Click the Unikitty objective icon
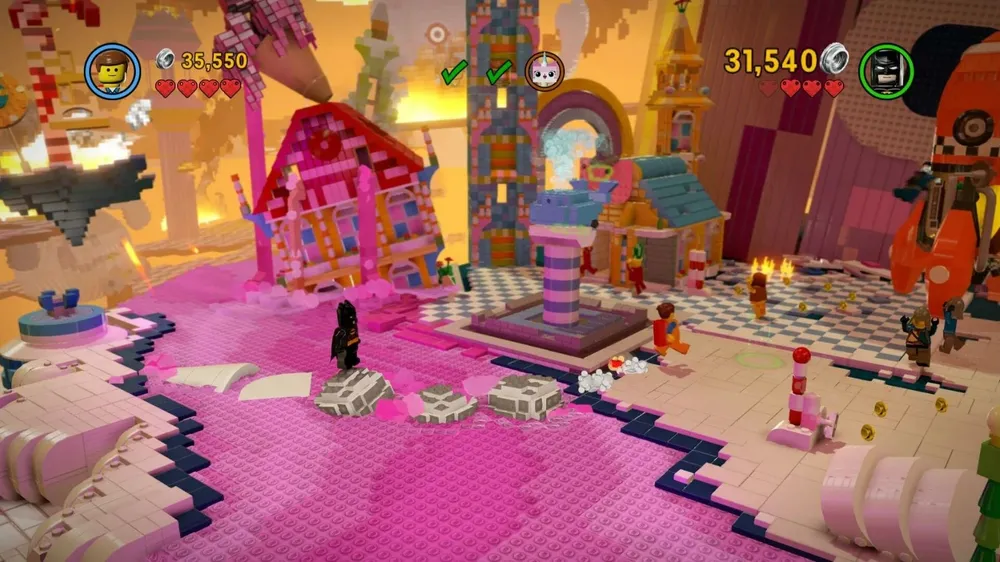The height and width of the screenshot is (562, 1000). tap(544, 71)
